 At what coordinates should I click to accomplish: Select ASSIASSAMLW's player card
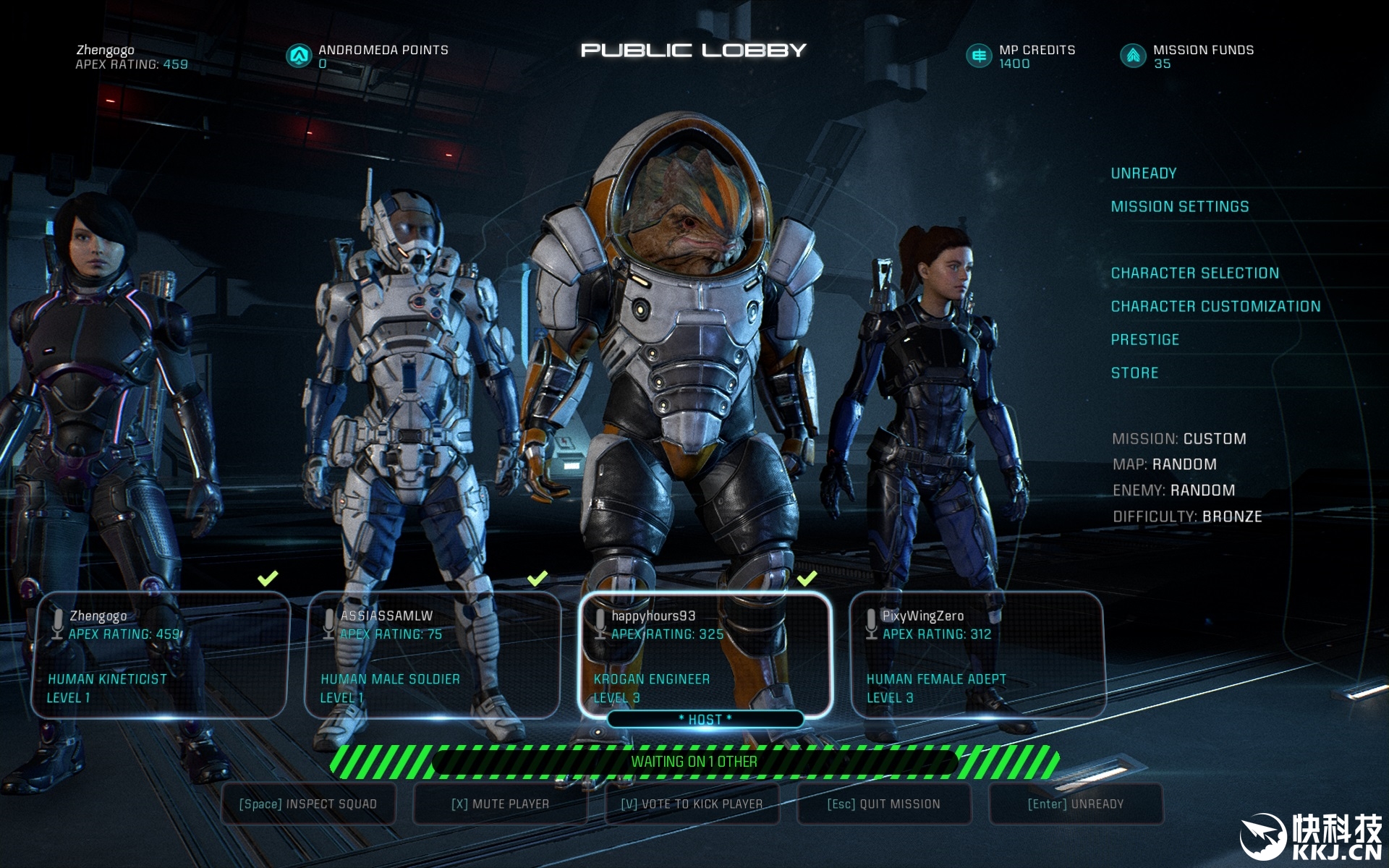(433, 655)
